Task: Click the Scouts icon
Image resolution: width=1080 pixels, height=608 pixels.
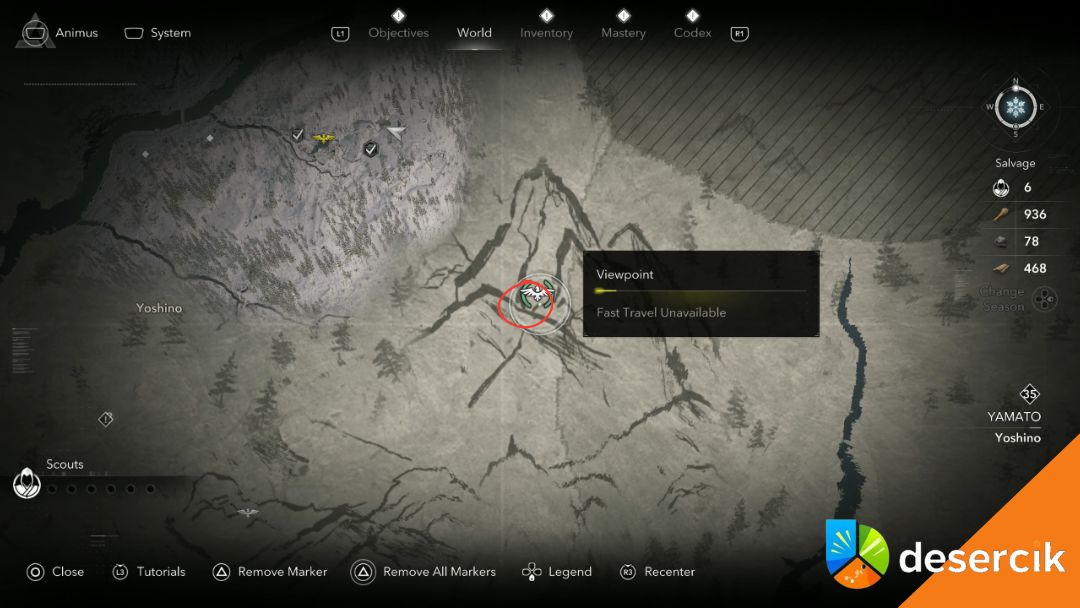Action: [x=26, y=483]
